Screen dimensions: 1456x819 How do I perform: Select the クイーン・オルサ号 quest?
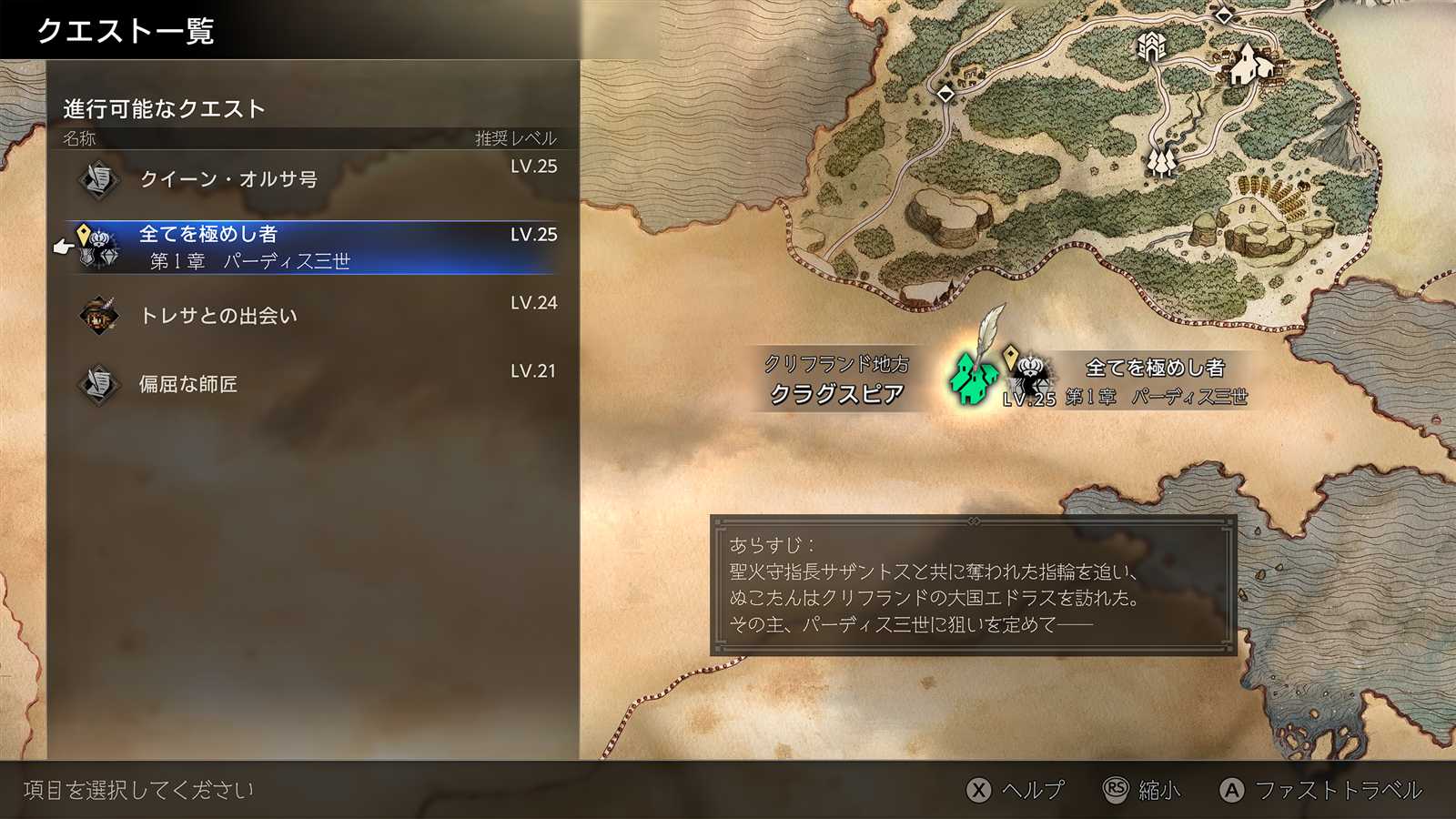tap(311, 179)
